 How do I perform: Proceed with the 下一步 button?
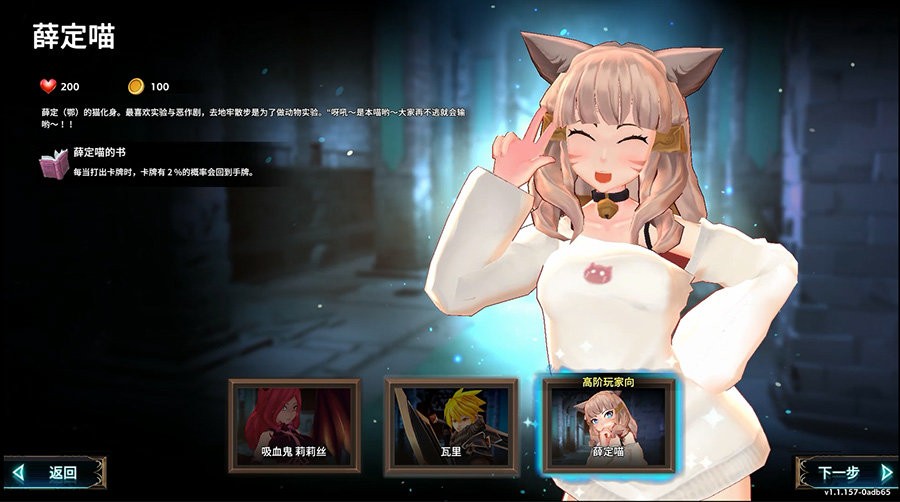(845, 473)
